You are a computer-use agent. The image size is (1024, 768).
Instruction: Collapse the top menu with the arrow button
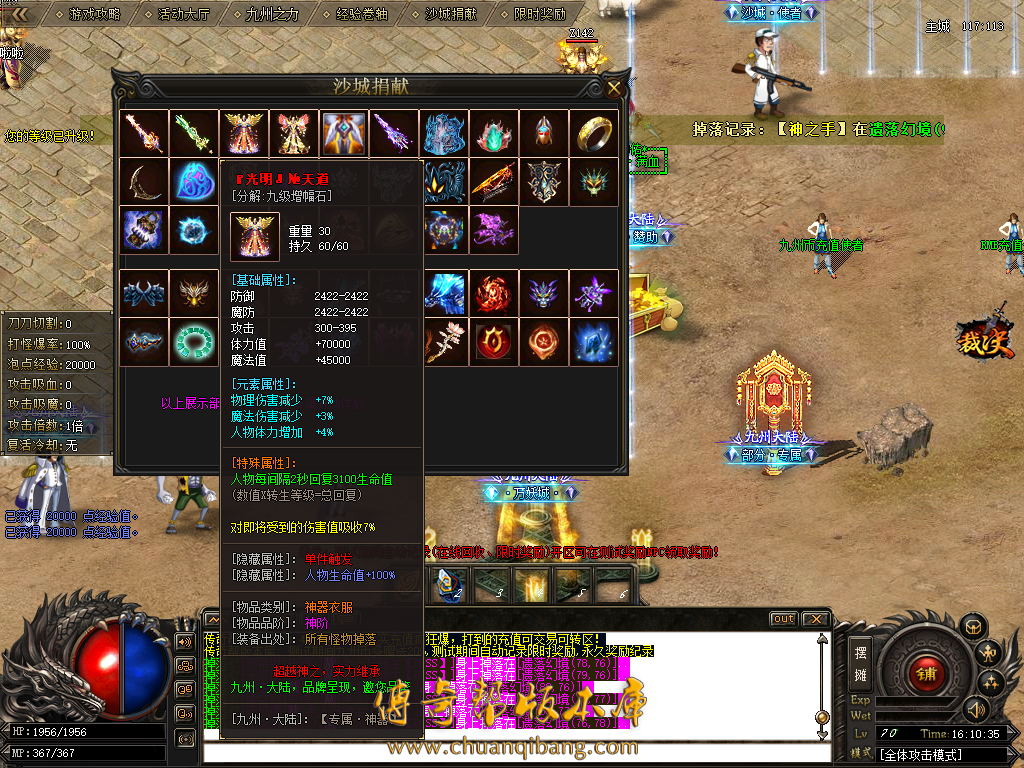click(x=16, y=14)
